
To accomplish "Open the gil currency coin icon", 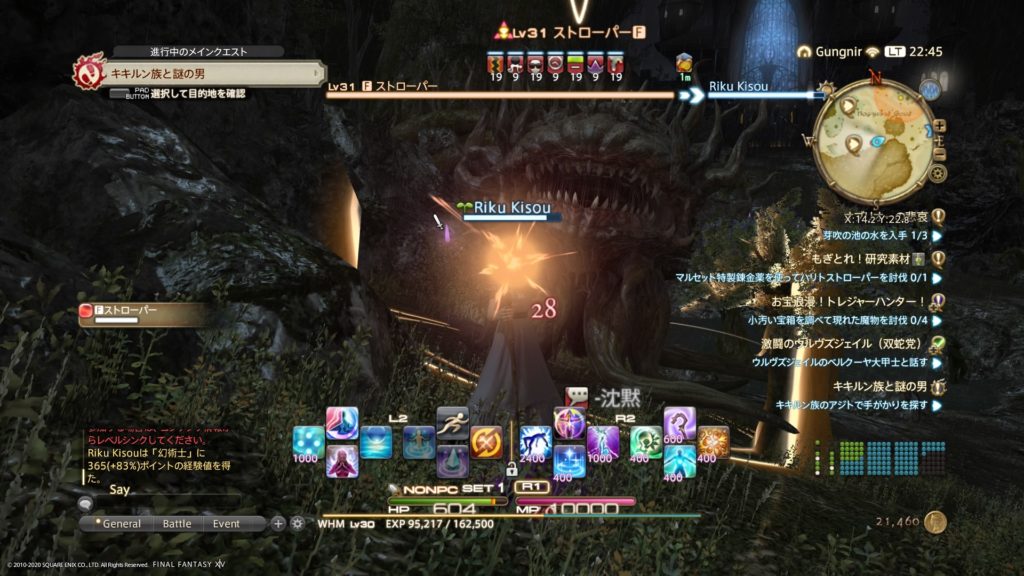I will [935, 521].
